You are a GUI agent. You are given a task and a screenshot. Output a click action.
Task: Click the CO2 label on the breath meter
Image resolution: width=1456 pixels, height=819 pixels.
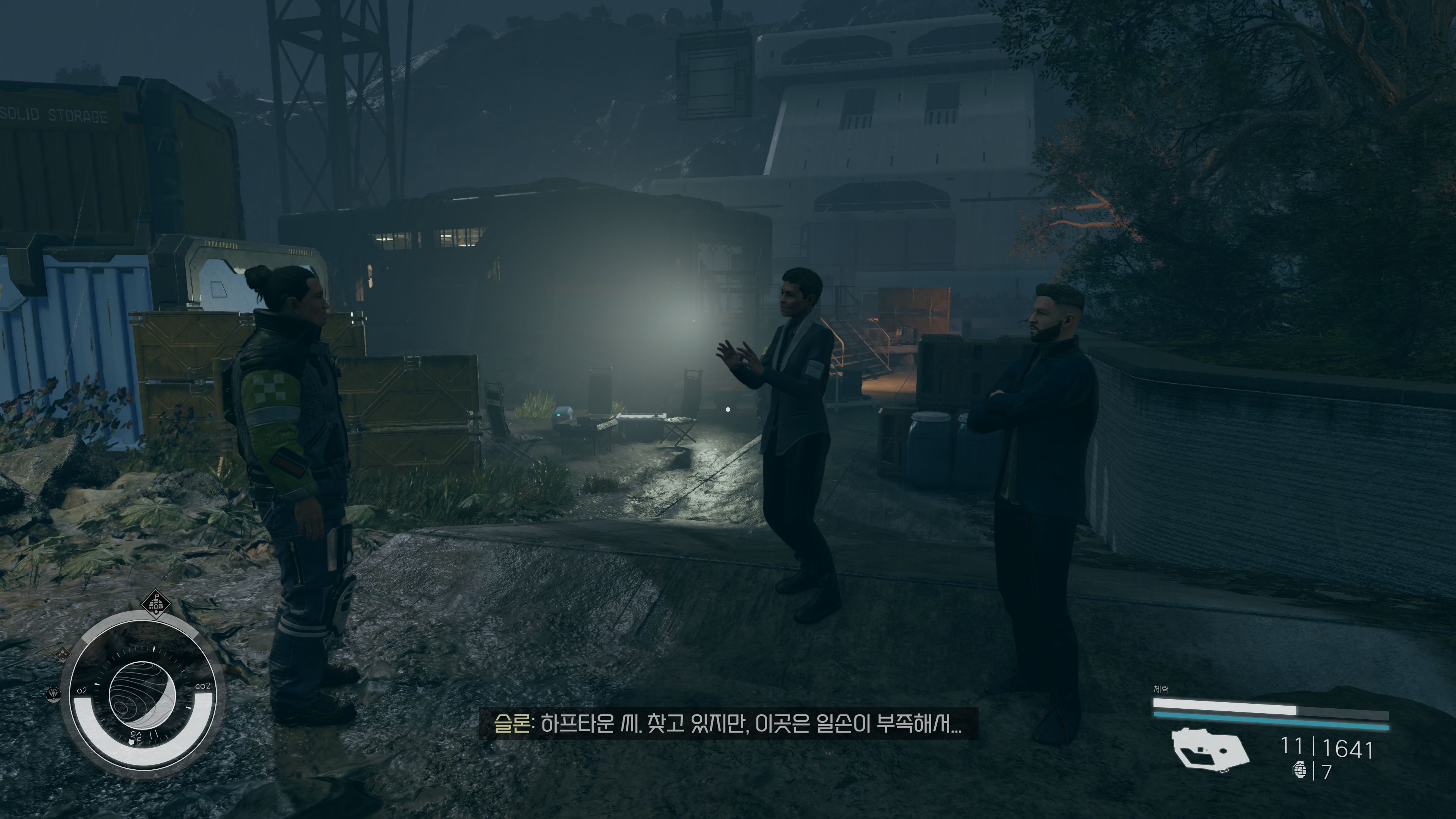click(x=202, y=686)
